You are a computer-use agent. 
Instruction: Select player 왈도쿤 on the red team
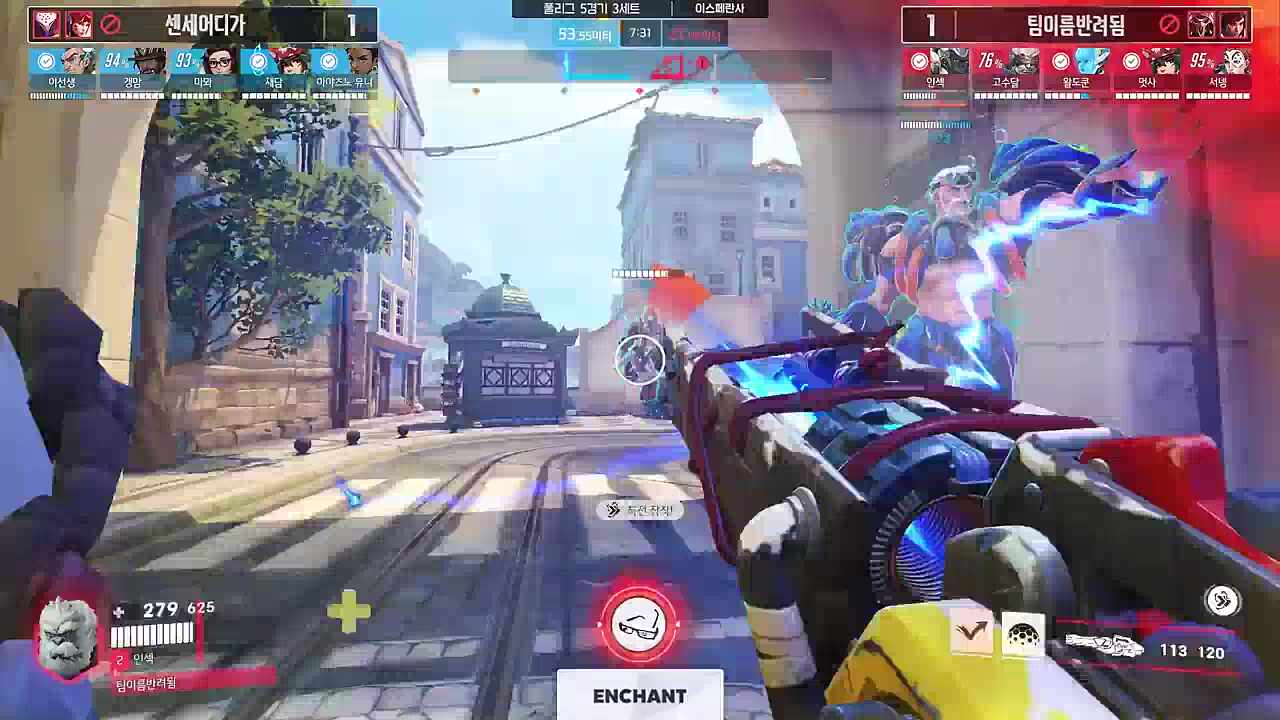point(1076,71)
